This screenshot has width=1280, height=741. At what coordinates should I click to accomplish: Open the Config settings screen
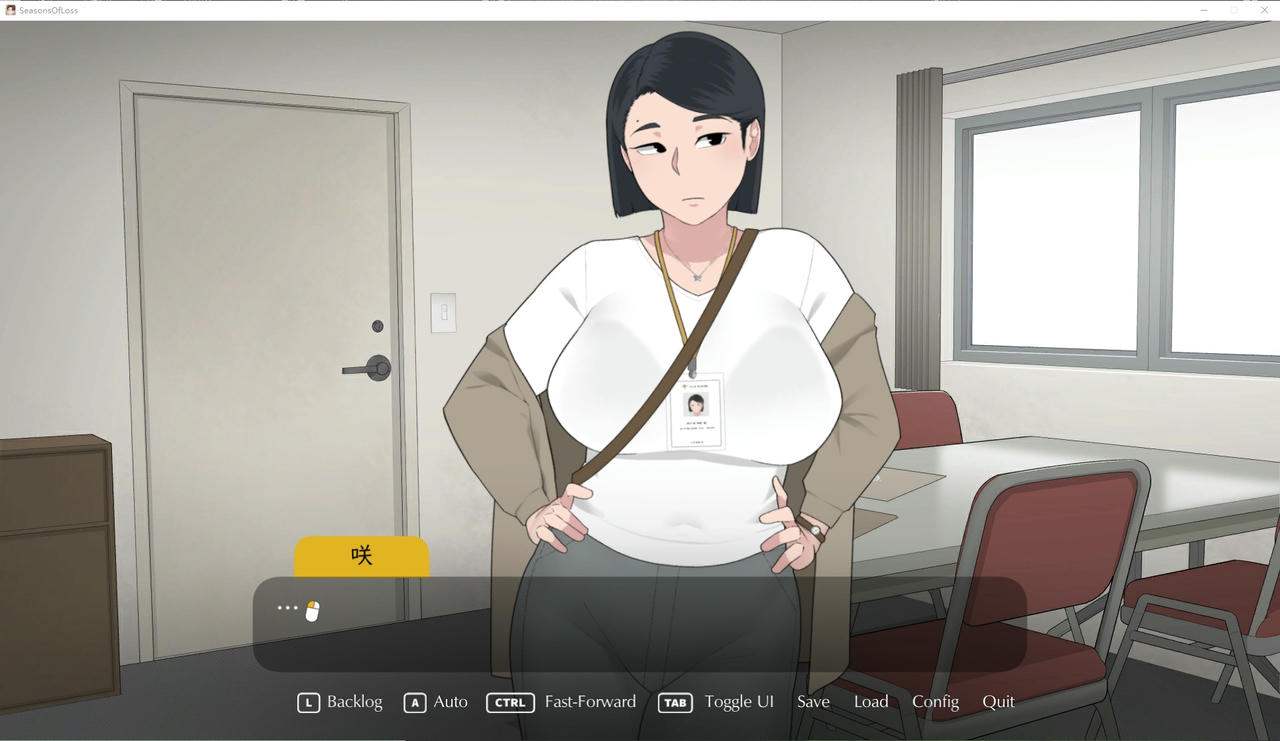point(935,702)
